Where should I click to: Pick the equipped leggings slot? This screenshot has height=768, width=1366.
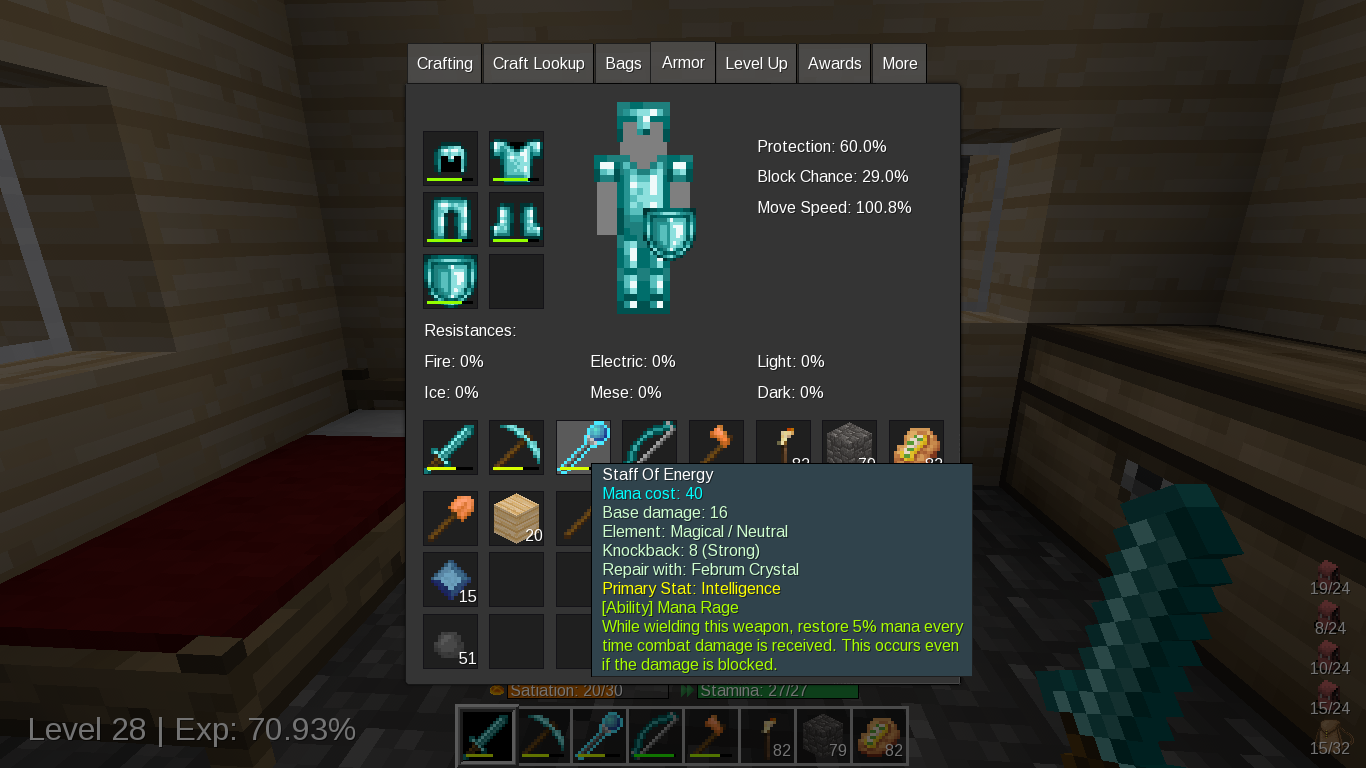pyautogui.click(x=450, y=219)
